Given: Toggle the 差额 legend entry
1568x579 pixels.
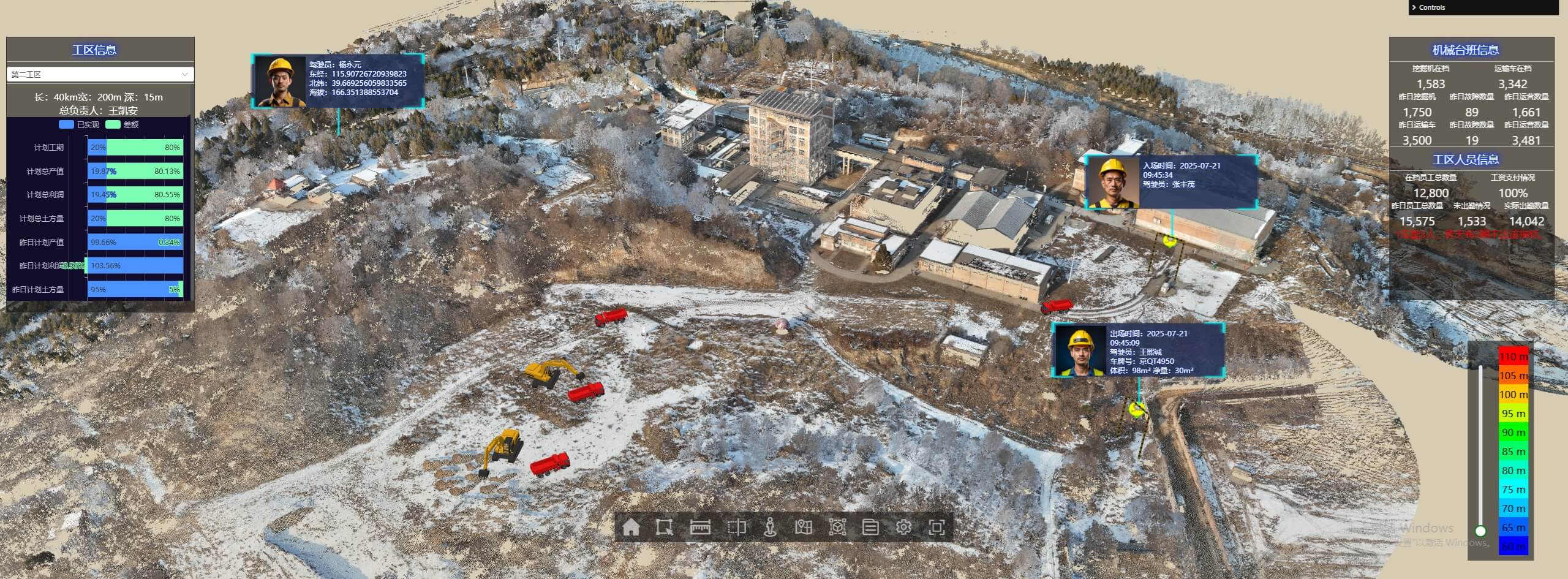Looking at the screenshot, I should (x=123, y=124).
